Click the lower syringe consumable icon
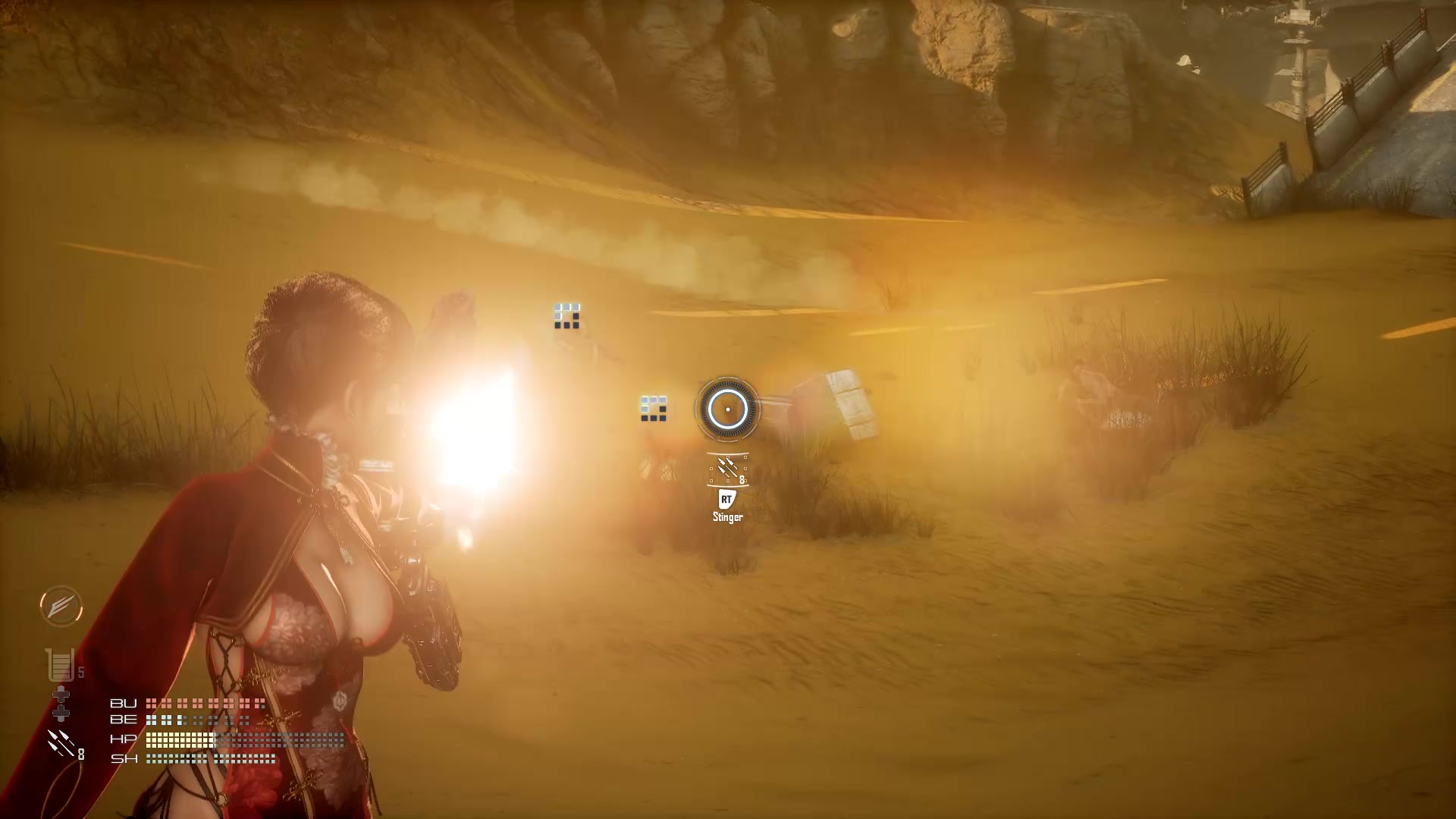Image resolution: width=1456 pixels, height=819 pixels. (x=61, y=714)
